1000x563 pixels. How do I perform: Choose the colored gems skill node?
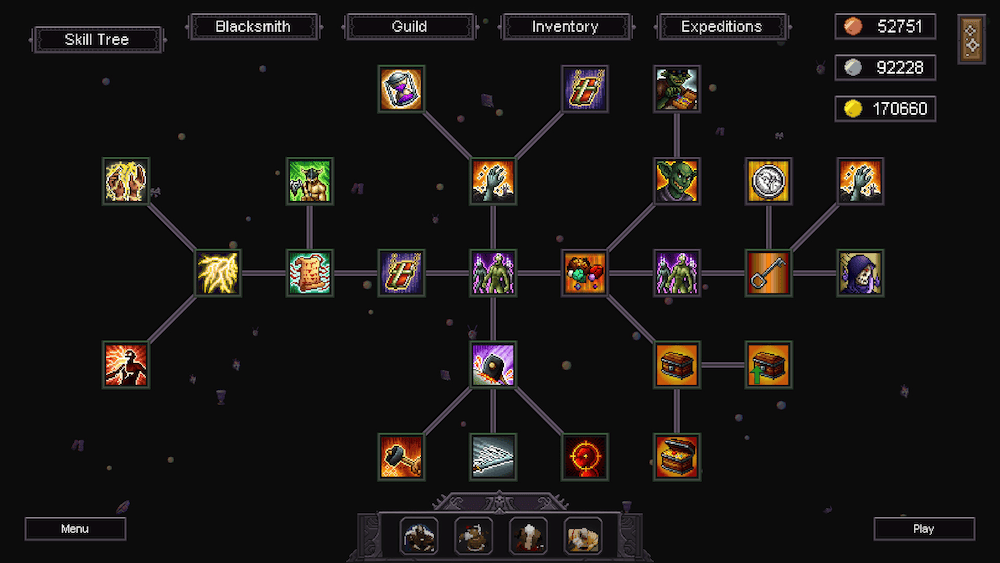pos(585,273)
